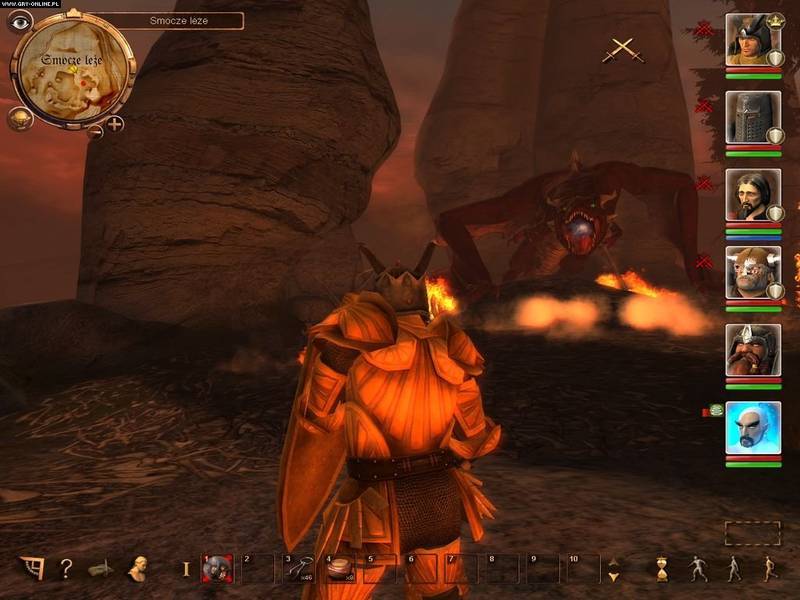The width and height of the screenshot is (800, 600).
Task: Open the character bust icon
Action: (136, 568)
